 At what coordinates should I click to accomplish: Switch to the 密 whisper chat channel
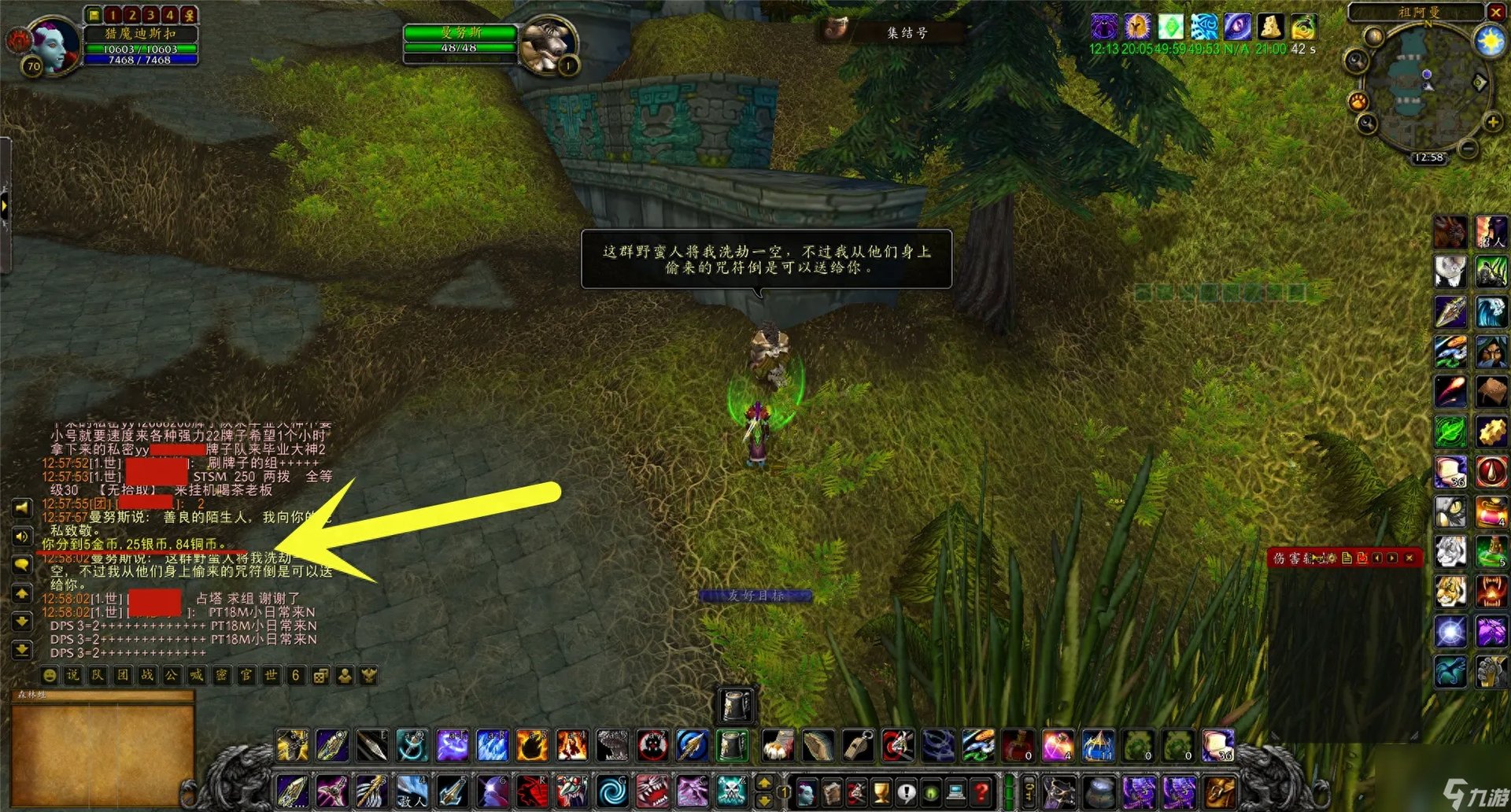click(222, 675)
